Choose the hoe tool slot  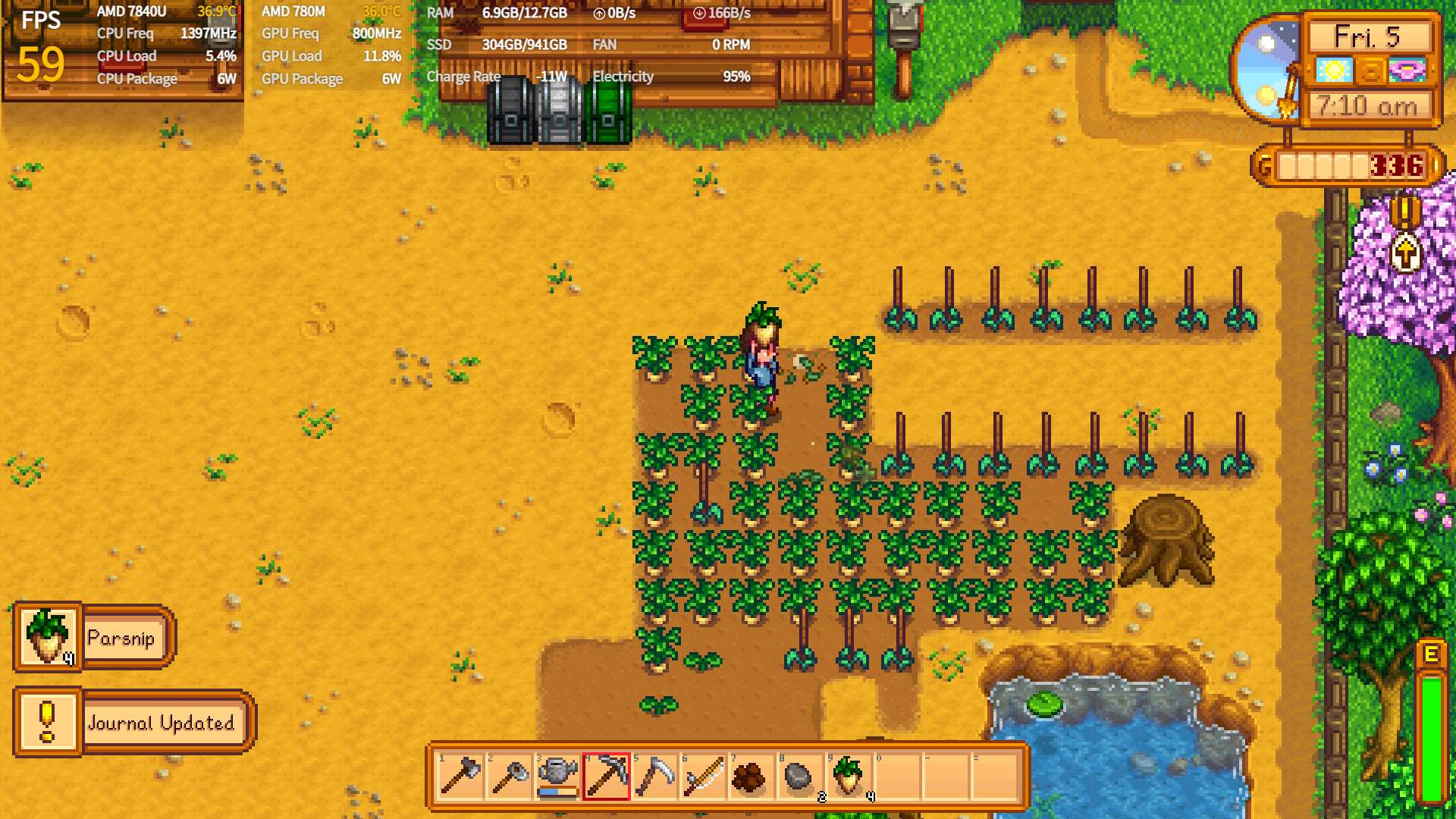[510, 777]
